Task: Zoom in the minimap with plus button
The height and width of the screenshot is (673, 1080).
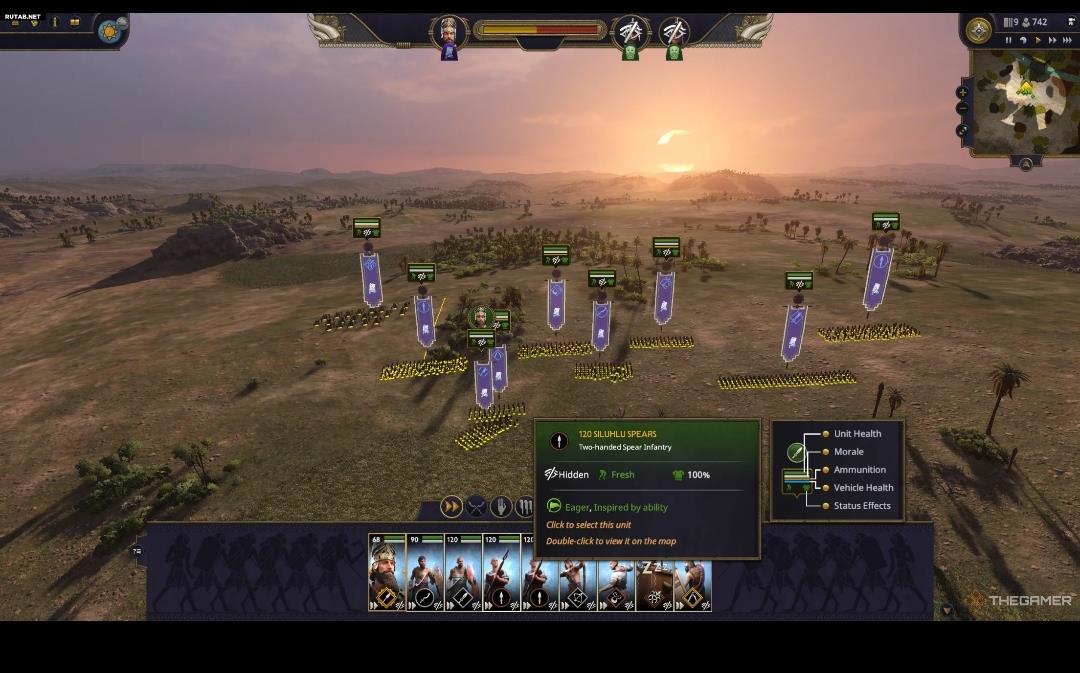Action: 962,92
